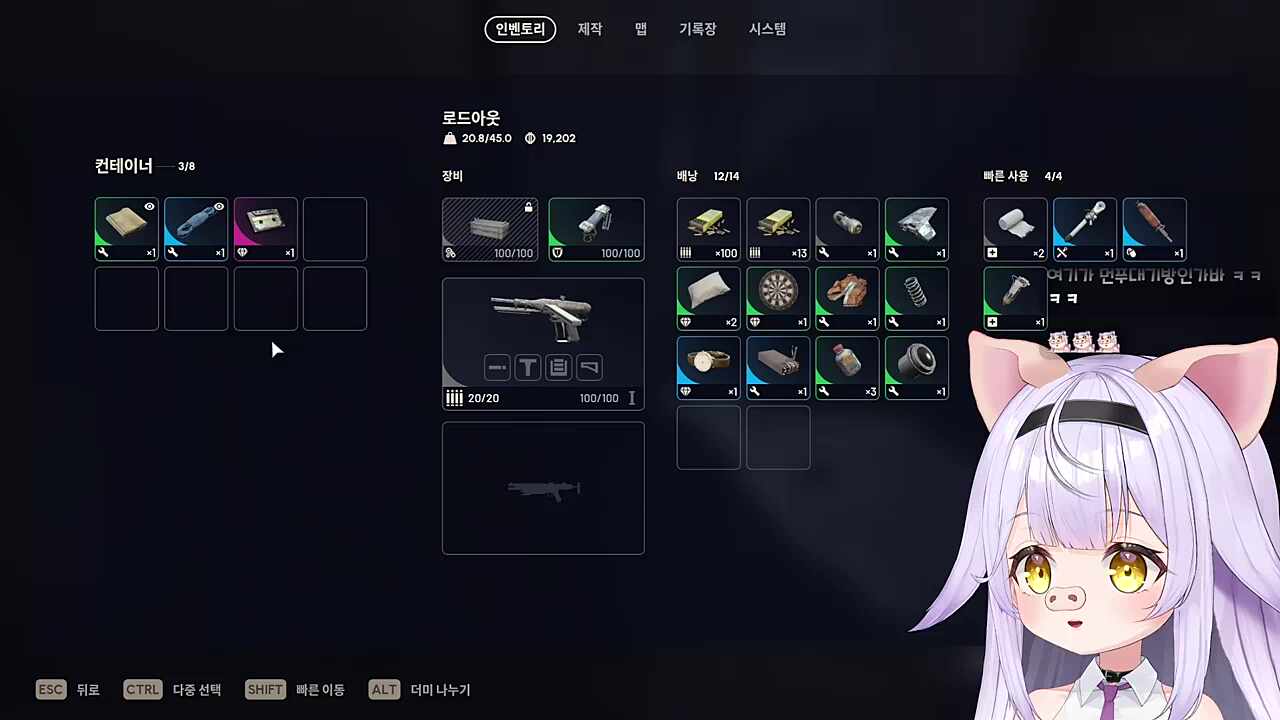1280x720 pixels.
Task: Select an empty container slot
Action: point(335,229)
